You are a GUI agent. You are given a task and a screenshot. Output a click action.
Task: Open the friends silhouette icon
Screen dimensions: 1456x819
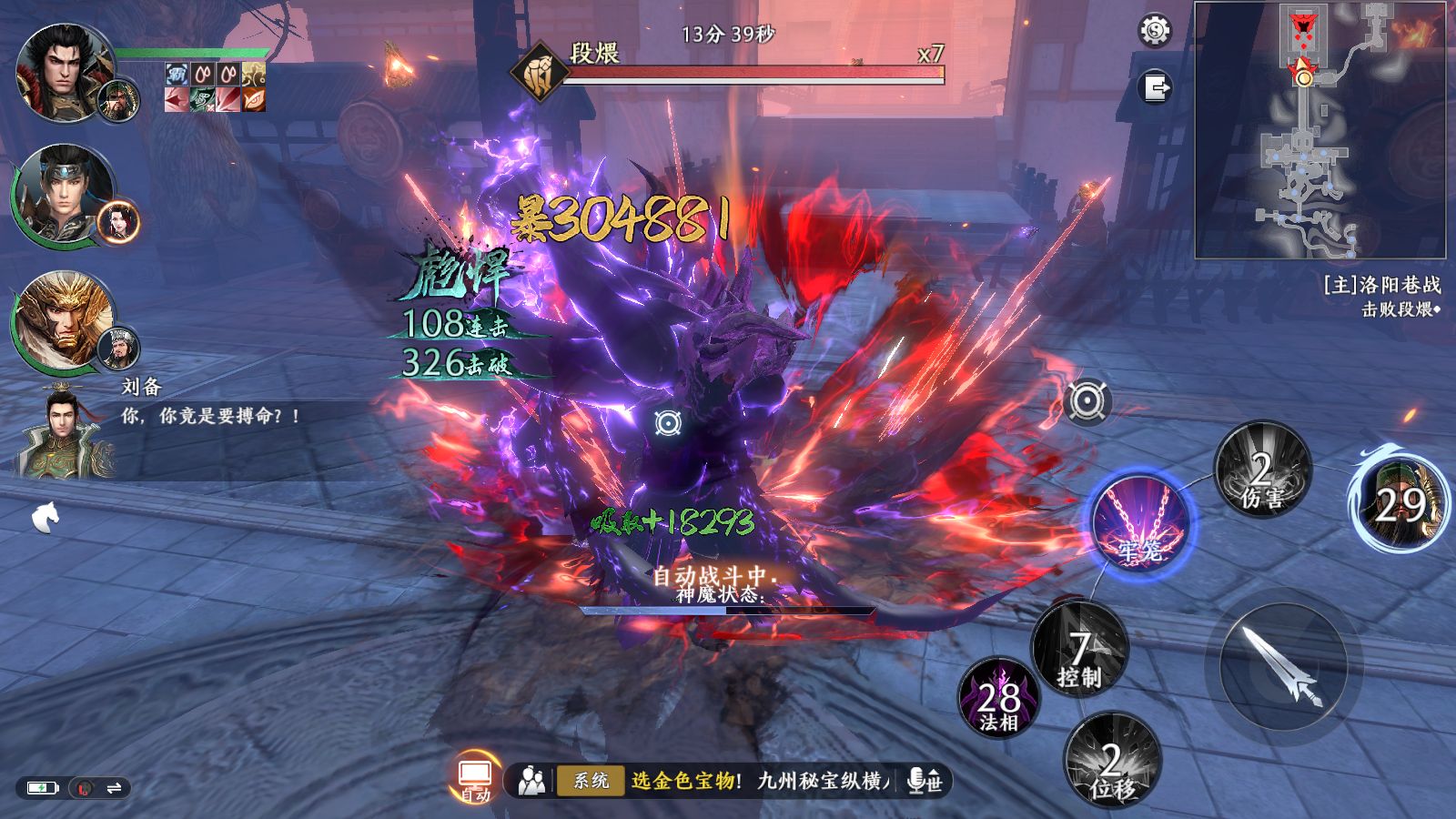(x=531, y=781)
